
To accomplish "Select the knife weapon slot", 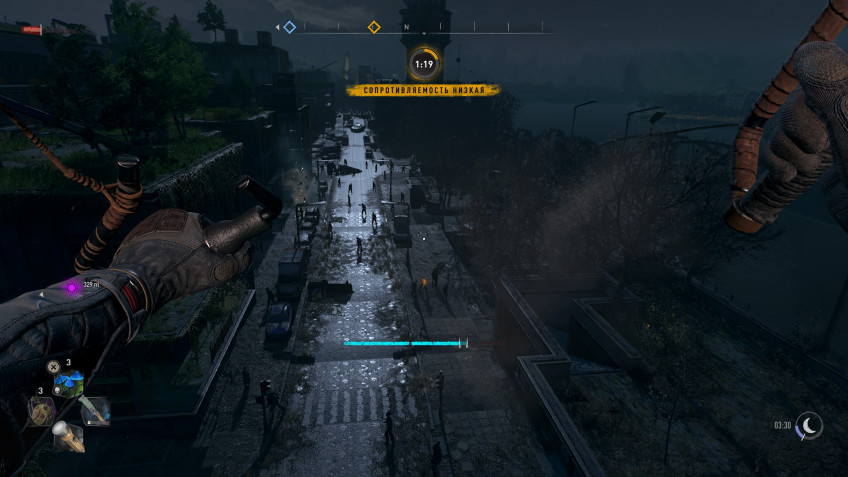I will tap(94, 409).
